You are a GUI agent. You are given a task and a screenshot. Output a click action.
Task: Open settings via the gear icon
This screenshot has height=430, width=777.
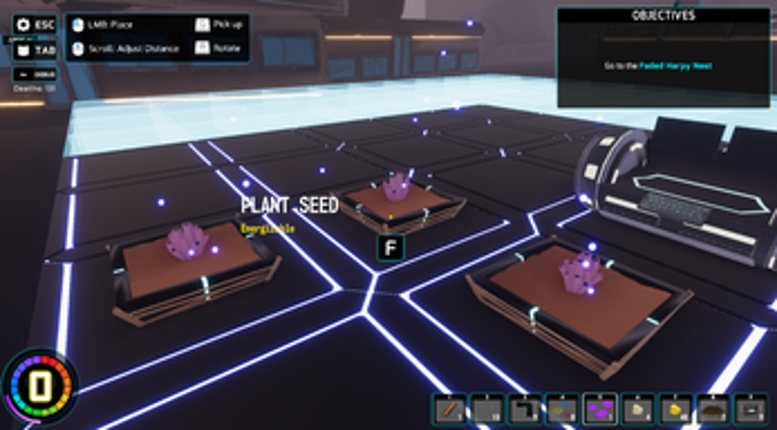tap(23, 24)
